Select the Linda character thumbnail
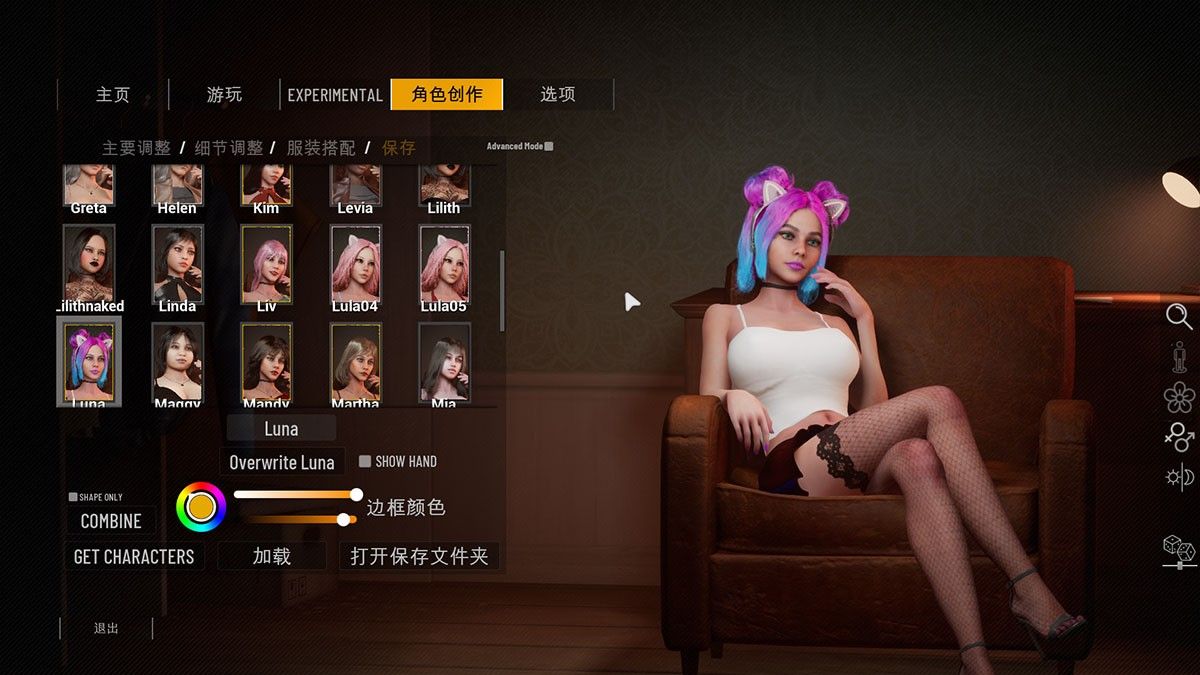The width and height of the screenshot is (1200, 675). [x=178, y=264]
